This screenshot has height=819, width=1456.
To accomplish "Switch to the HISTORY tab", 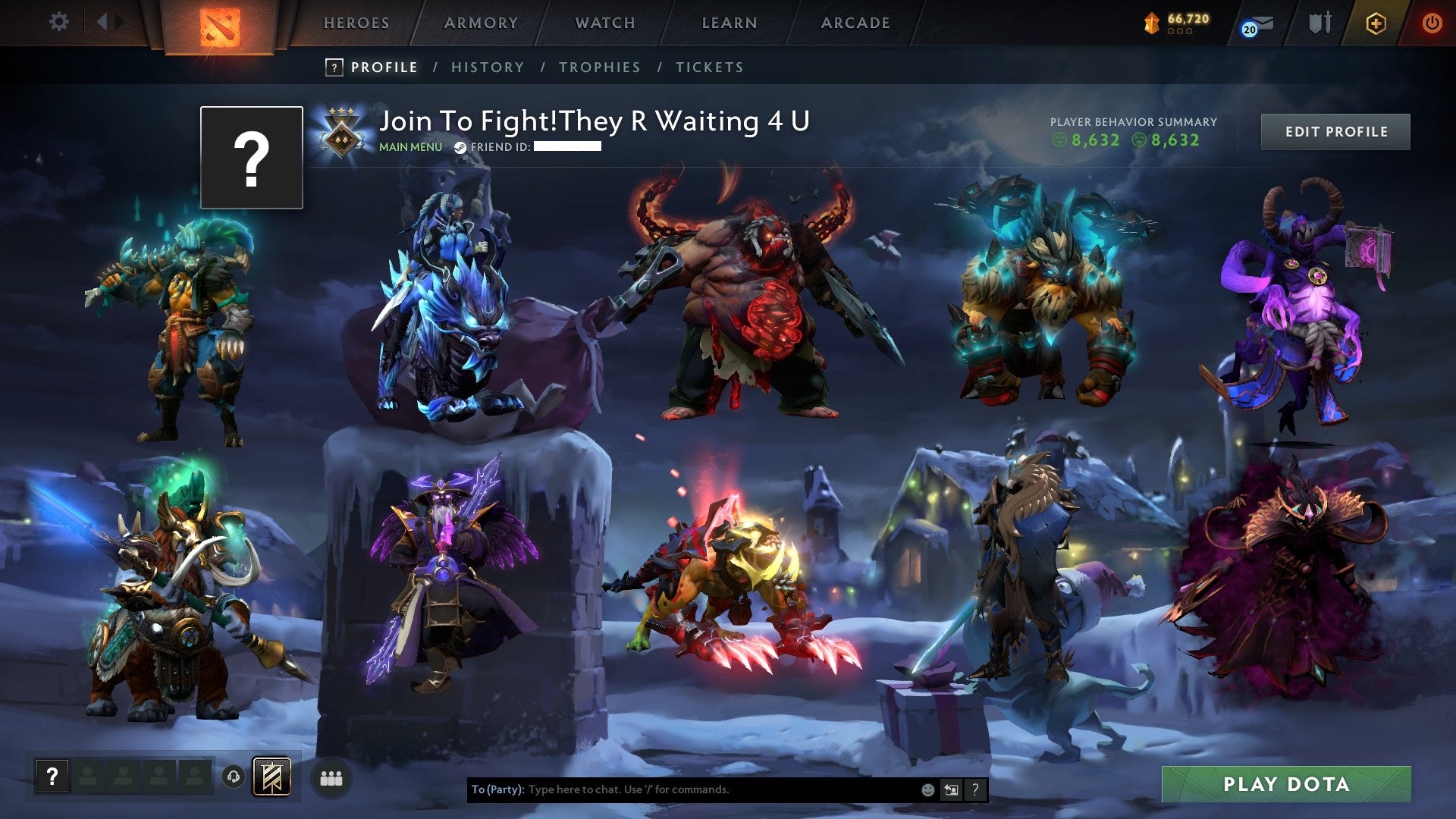I will (x=488, y=67).
